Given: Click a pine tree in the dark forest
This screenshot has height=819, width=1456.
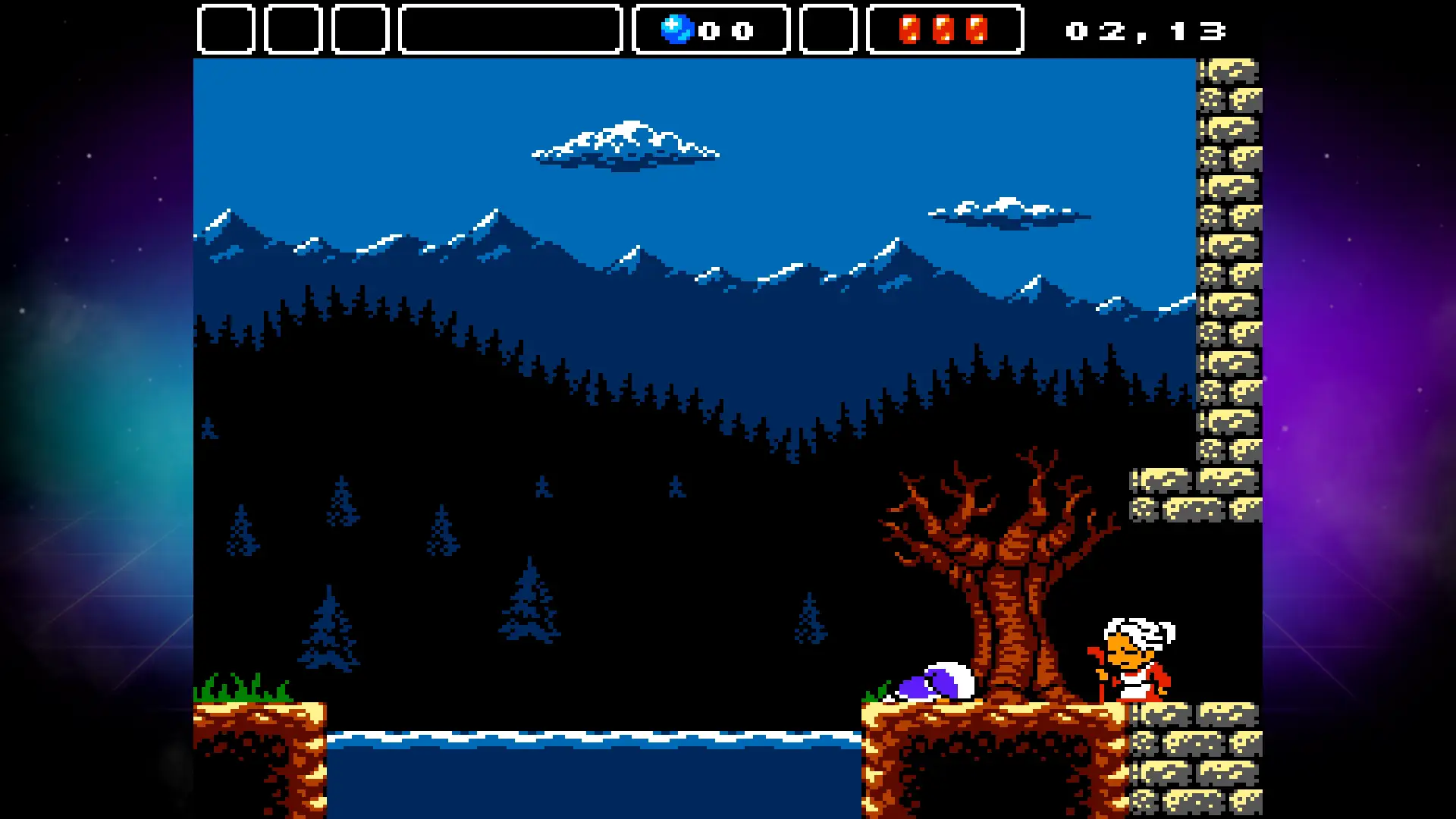Looking at the screenshot, I should coord(330,629).
